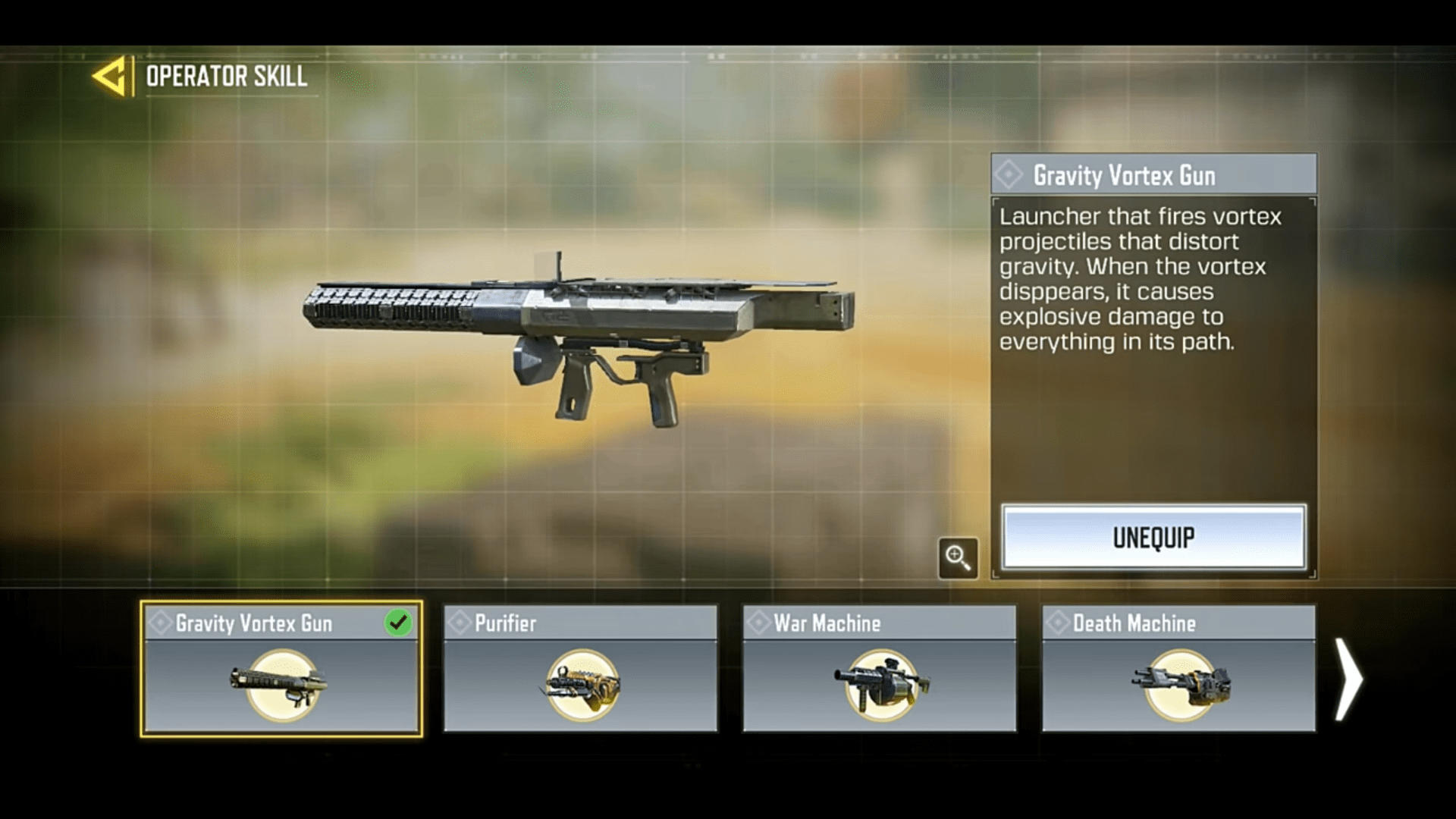Click the diamond icon beside Gravity Vortex Gun title
The image size is (1456, 819).
click(x=1009, y=175)
